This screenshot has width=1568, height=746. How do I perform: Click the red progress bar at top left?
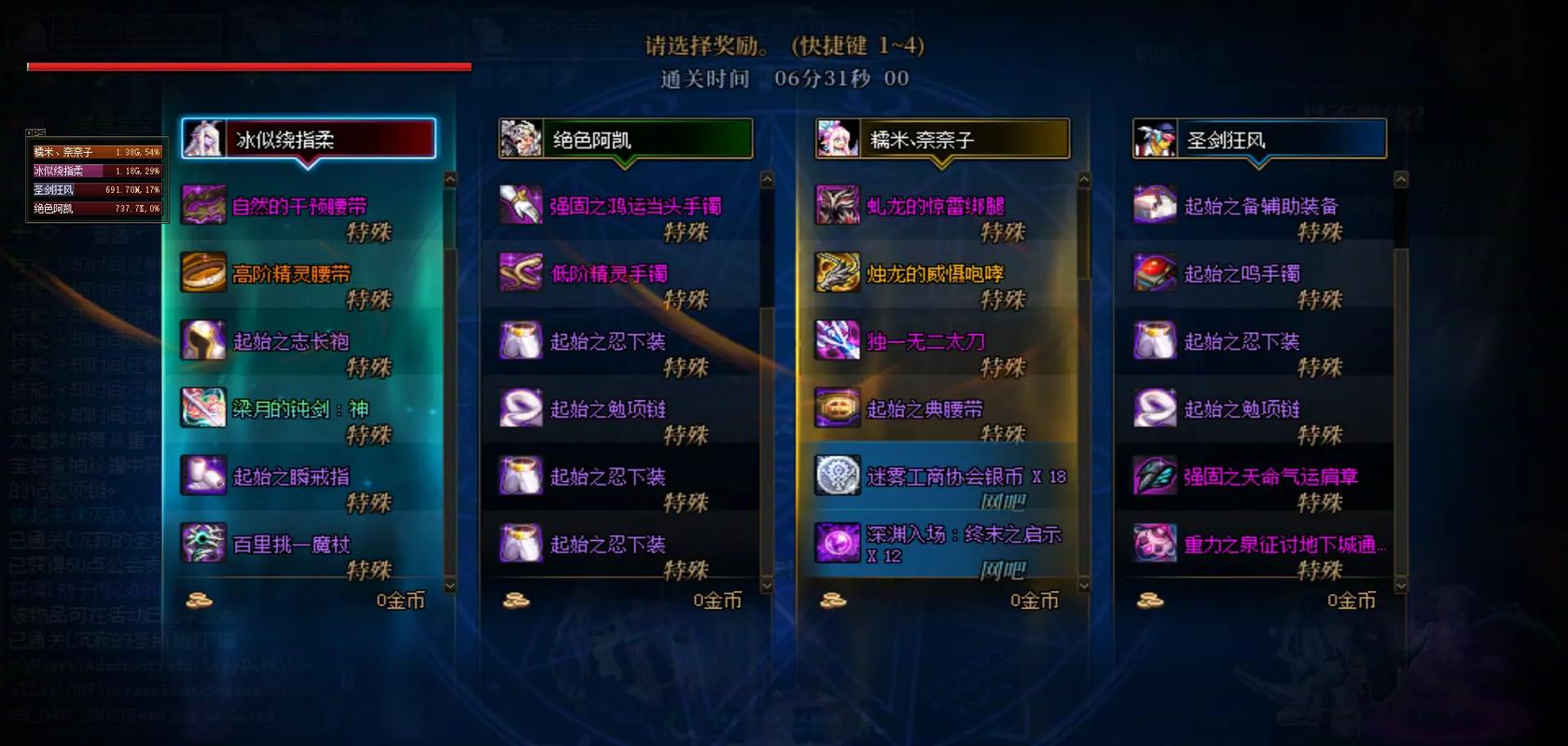(x=247, y=65)
